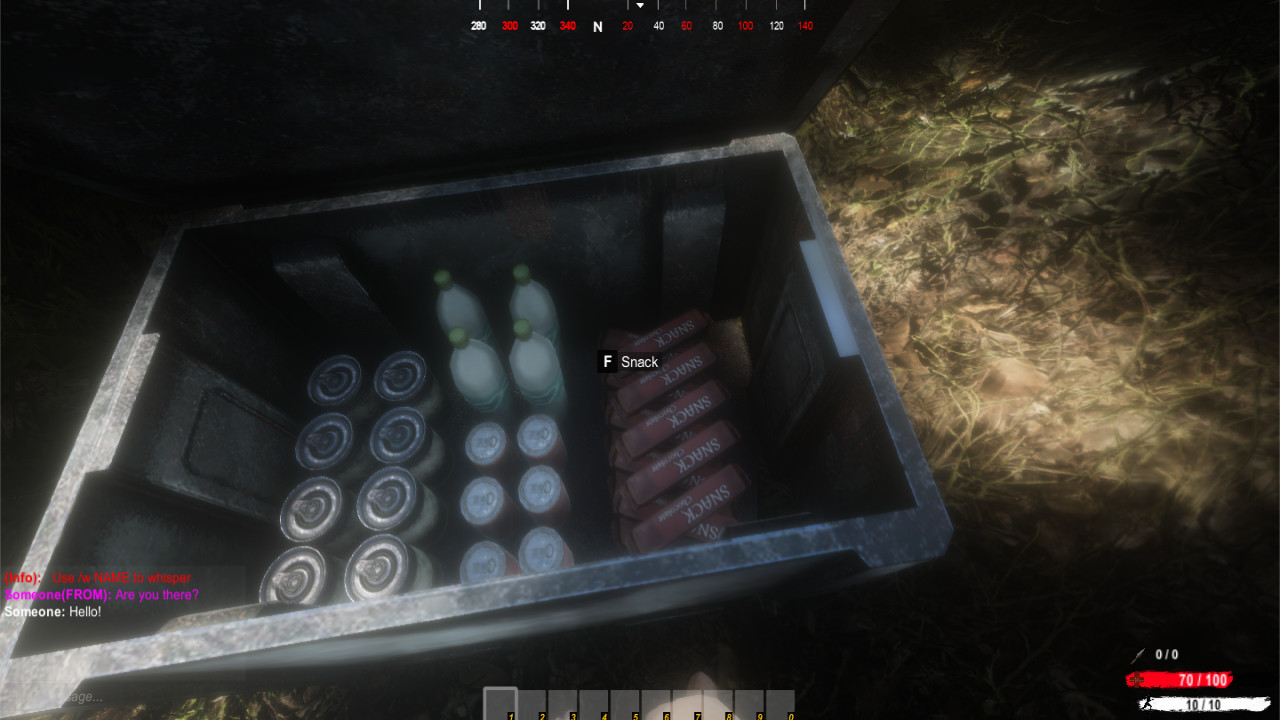Click the spear ammo icon showing 0/0
Screen dimensions: 1280x720
pyautogui.click(x=1138, y=654)
